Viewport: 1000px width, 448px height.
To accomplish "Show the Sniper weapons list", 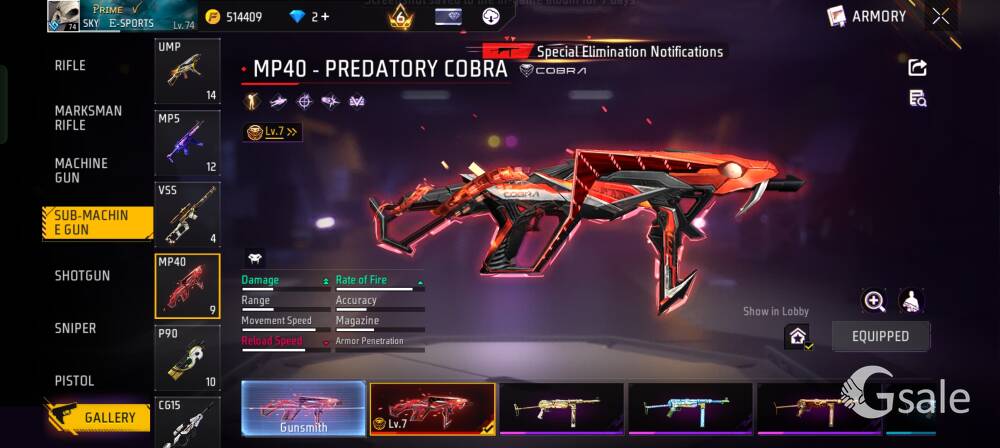I will tap(75, 329).
